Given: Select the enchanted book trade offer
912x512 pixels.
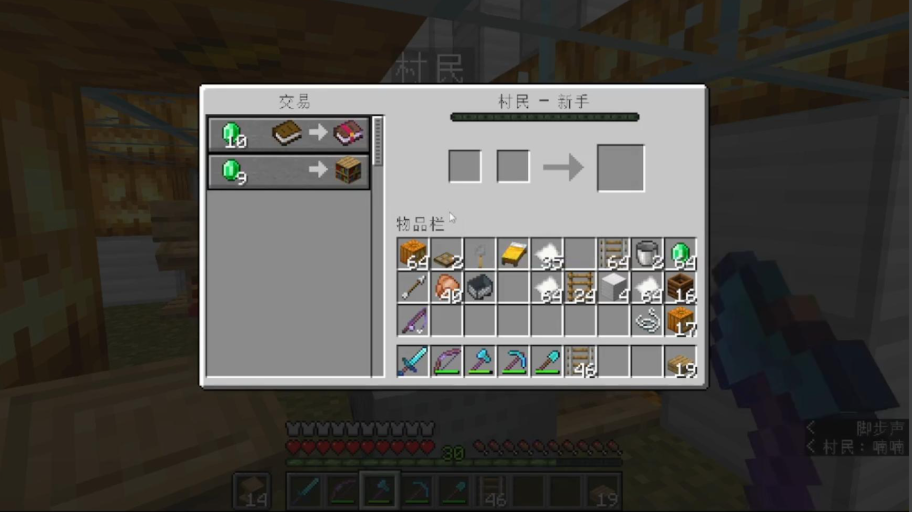Looking at the screenshot, I should (288, 133).
